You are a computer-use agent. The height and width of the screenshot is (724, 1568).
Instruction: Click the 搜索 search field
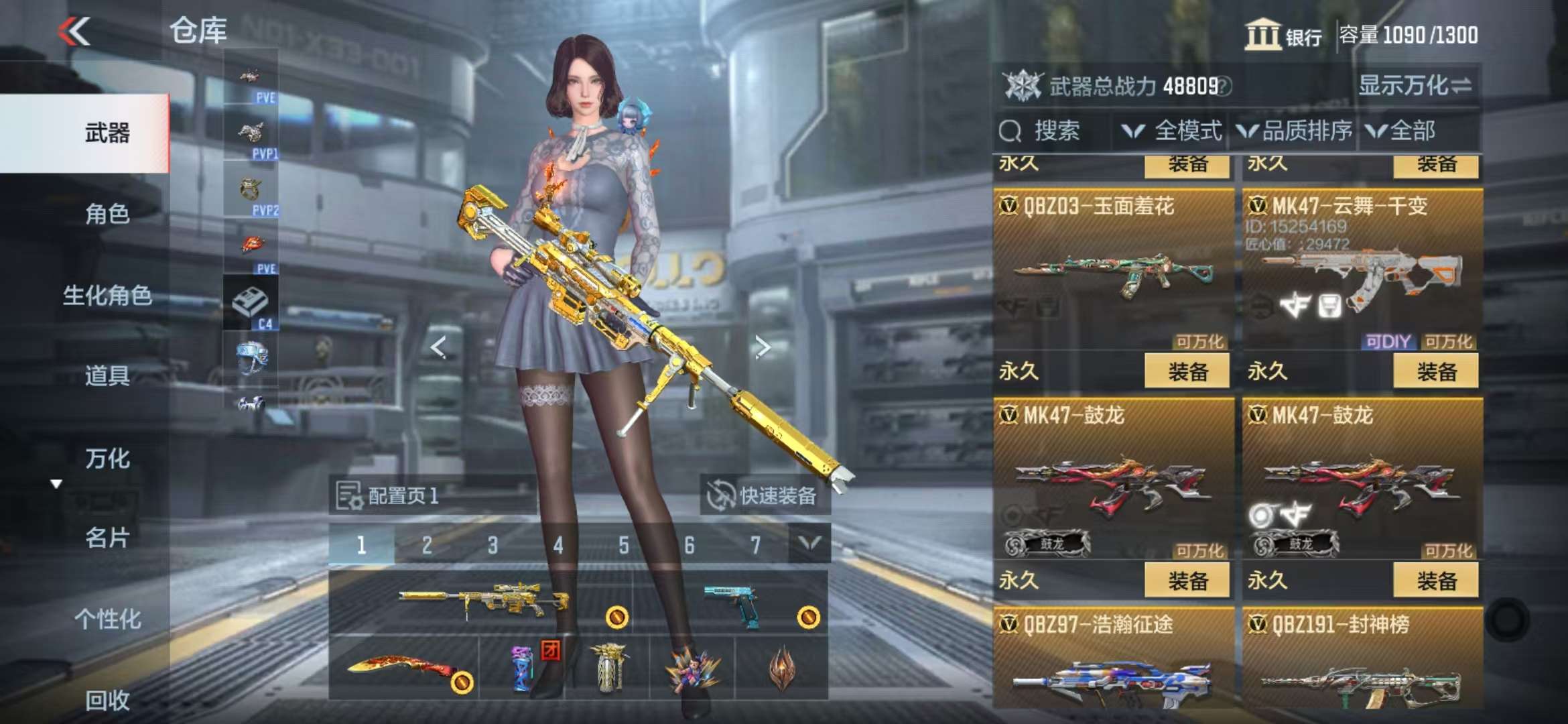point(1052,131)
